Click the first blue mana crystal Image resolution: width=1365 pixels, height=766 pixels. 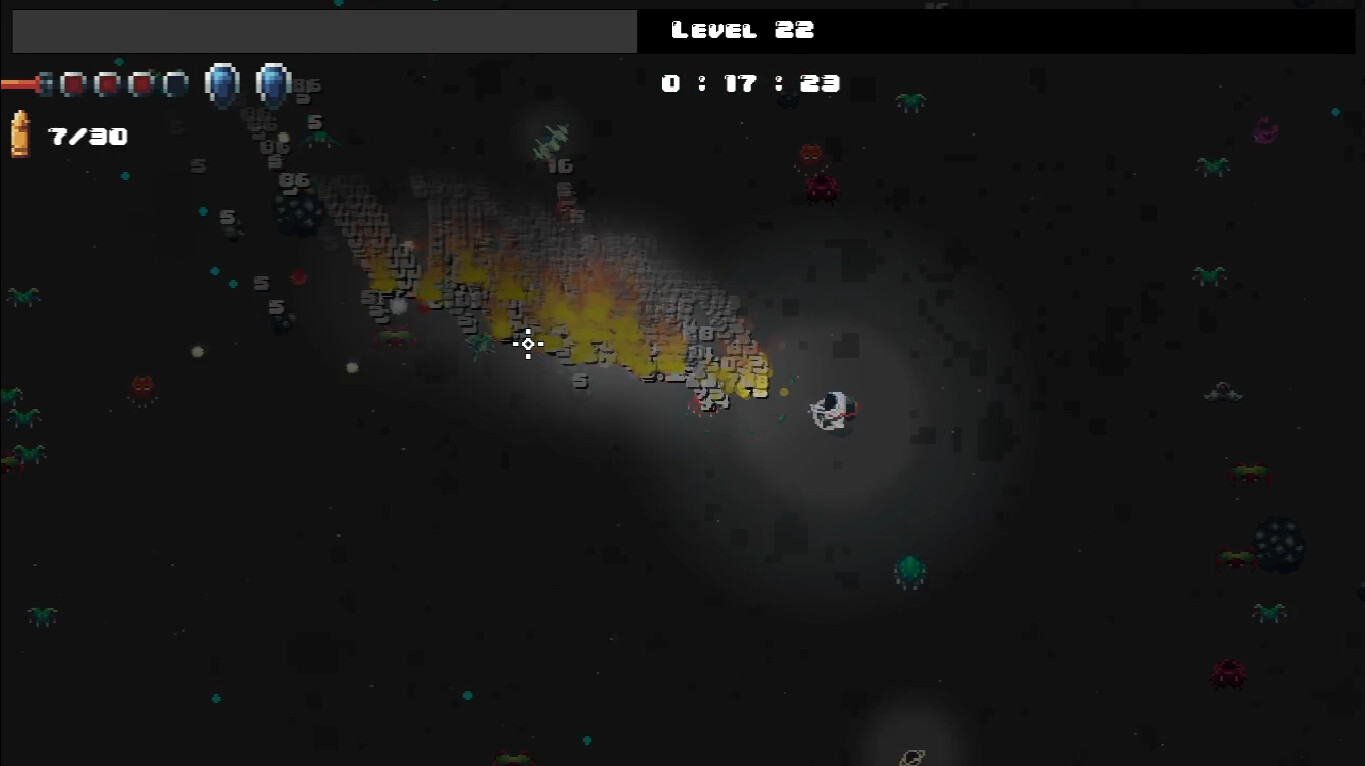(x=222, y=83)
